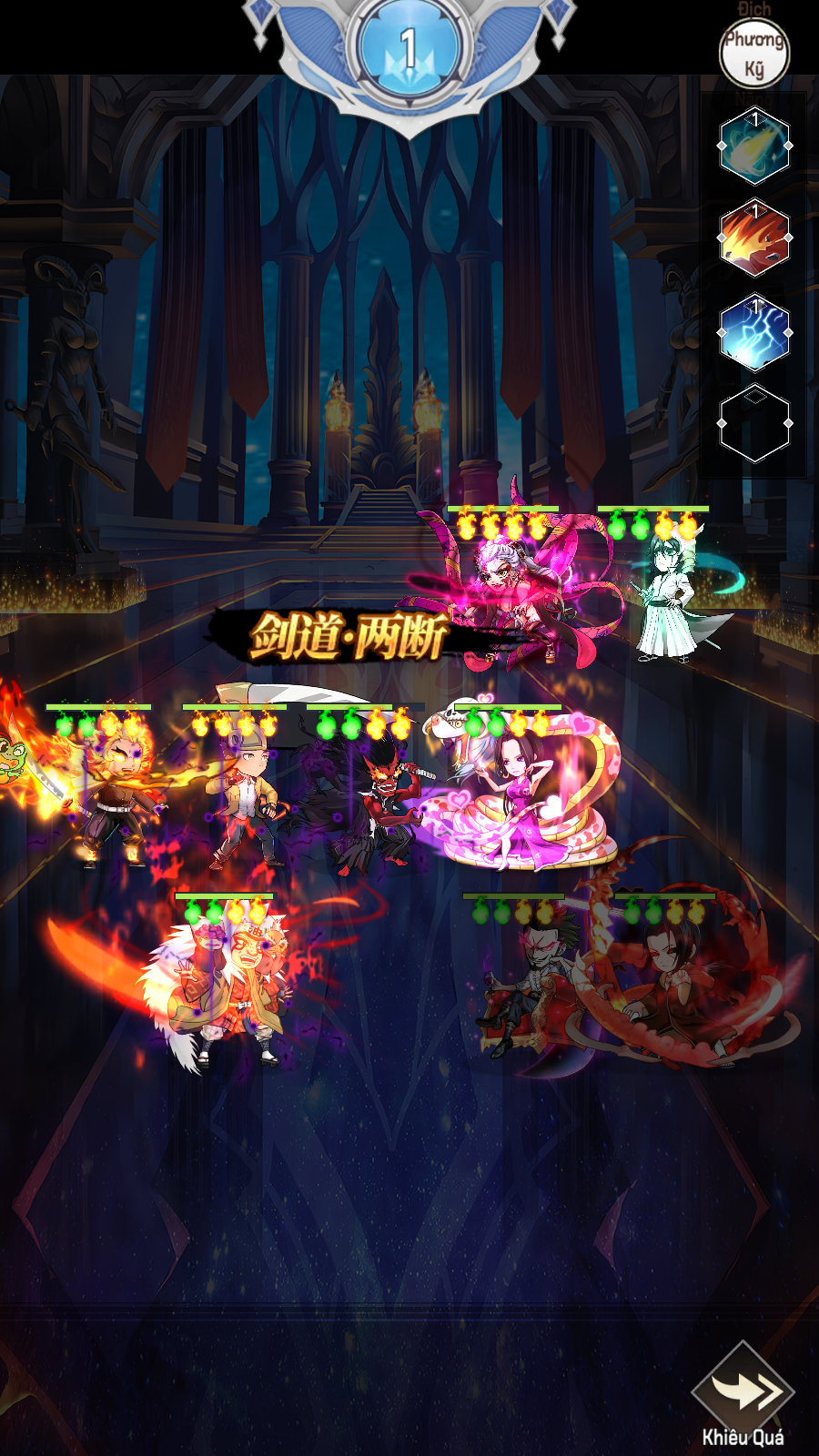Select the blue comet skill icon
This screenshot has height=1456, width=819.
[754, 146]
